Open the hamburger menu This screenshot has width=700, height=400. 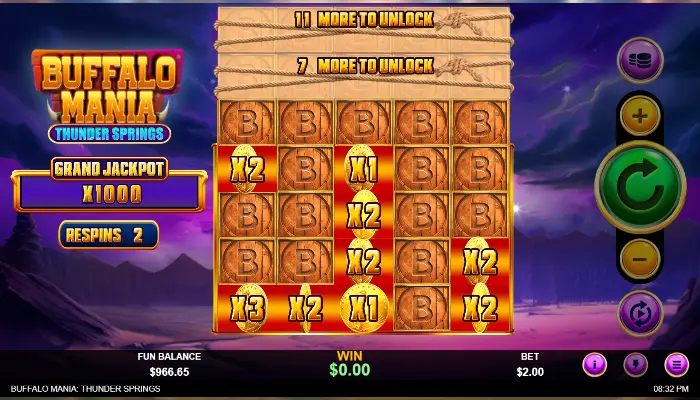[x=675, y=364]
